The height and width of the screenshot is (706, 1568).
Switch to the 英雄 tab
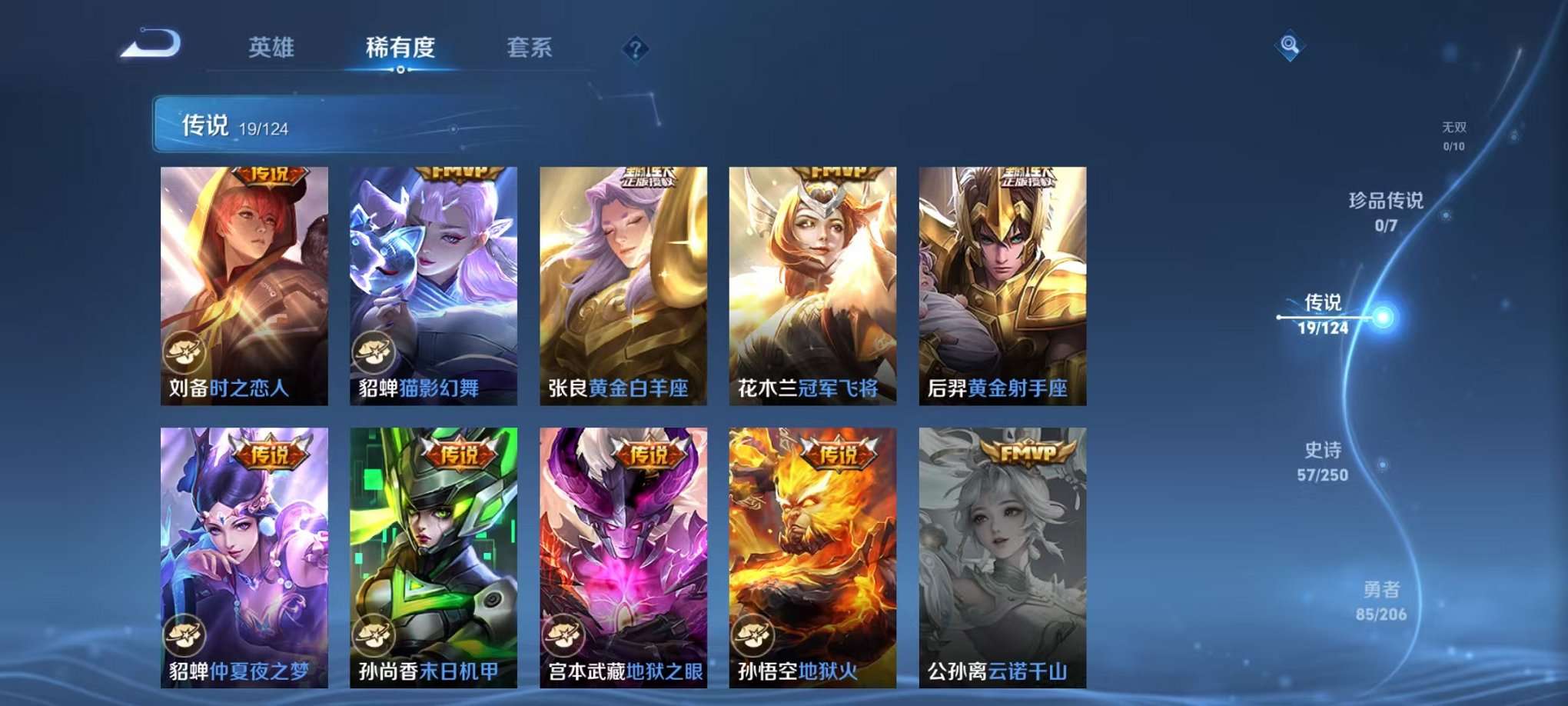[x=271, y=48]
